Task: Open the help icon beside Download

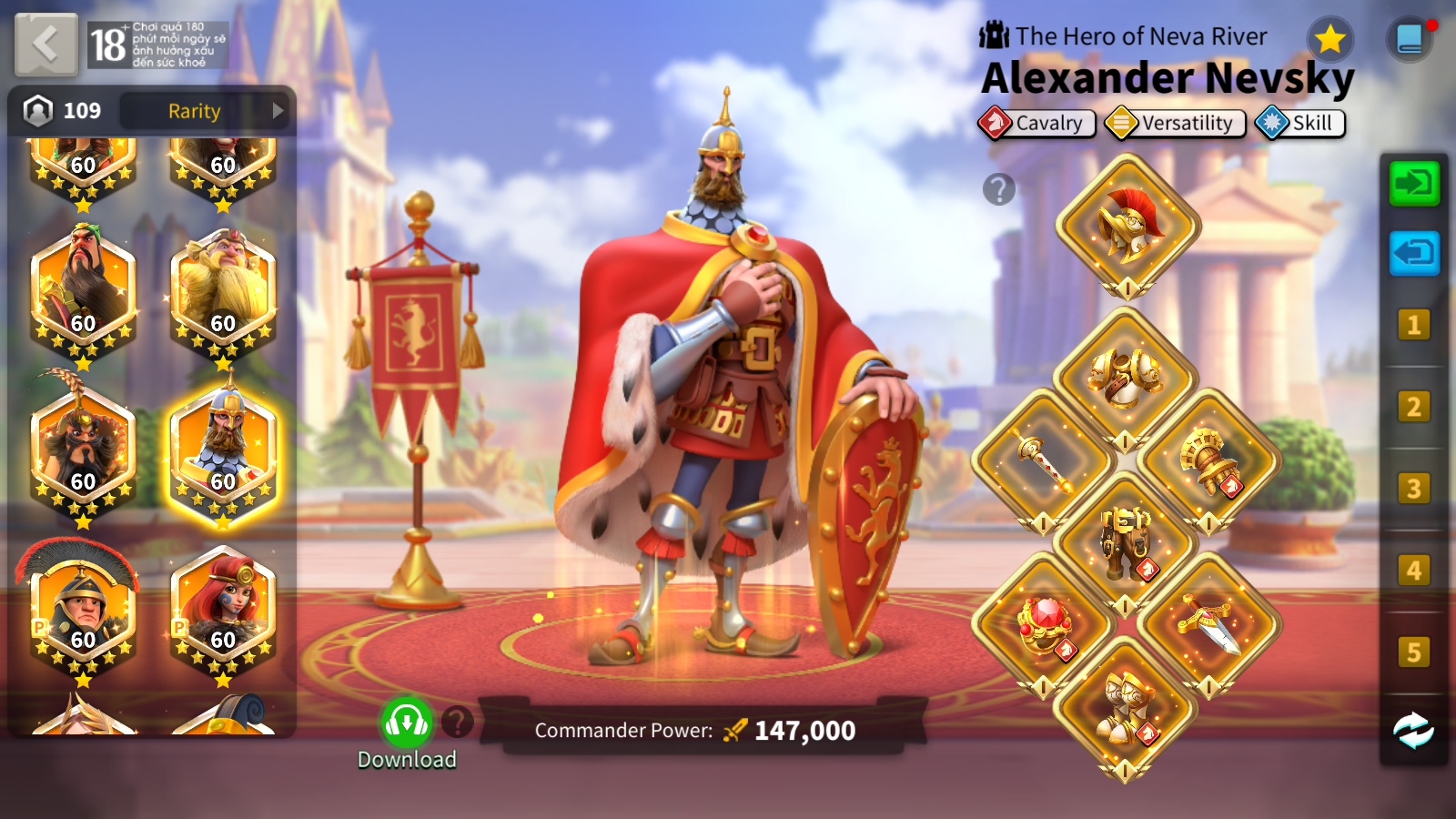Action: [458, 723]
